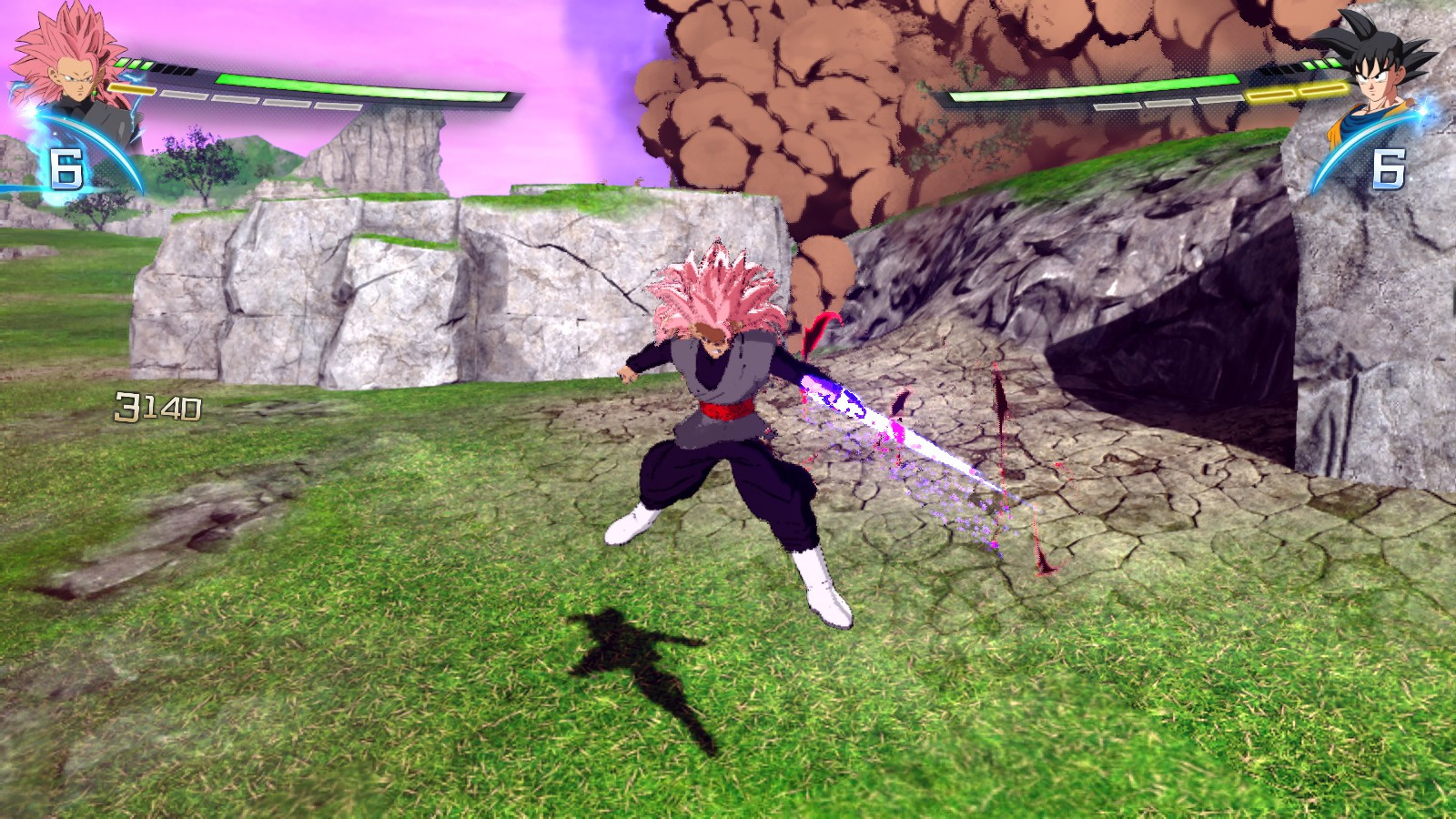The image size is (1456, 819).
Task: Toggle the filled yellow stamina segment on left gauge
Action: (x=131, y=89)
